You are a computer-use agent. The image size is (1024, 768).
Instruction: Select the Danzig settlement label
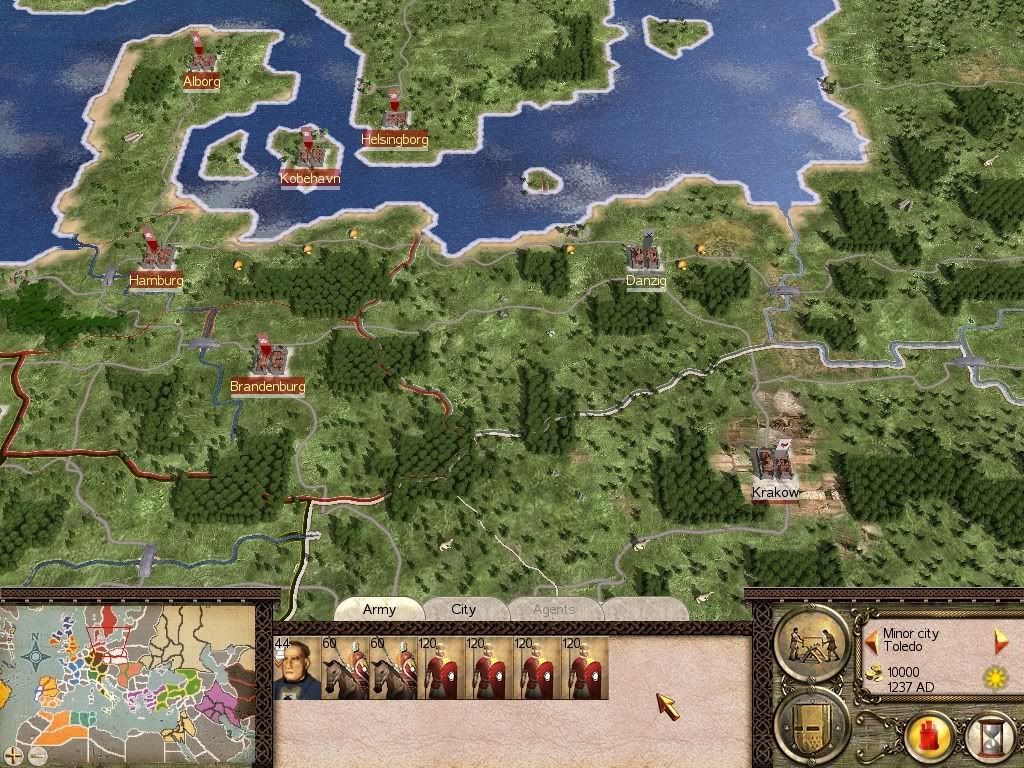tap(646, 281)
